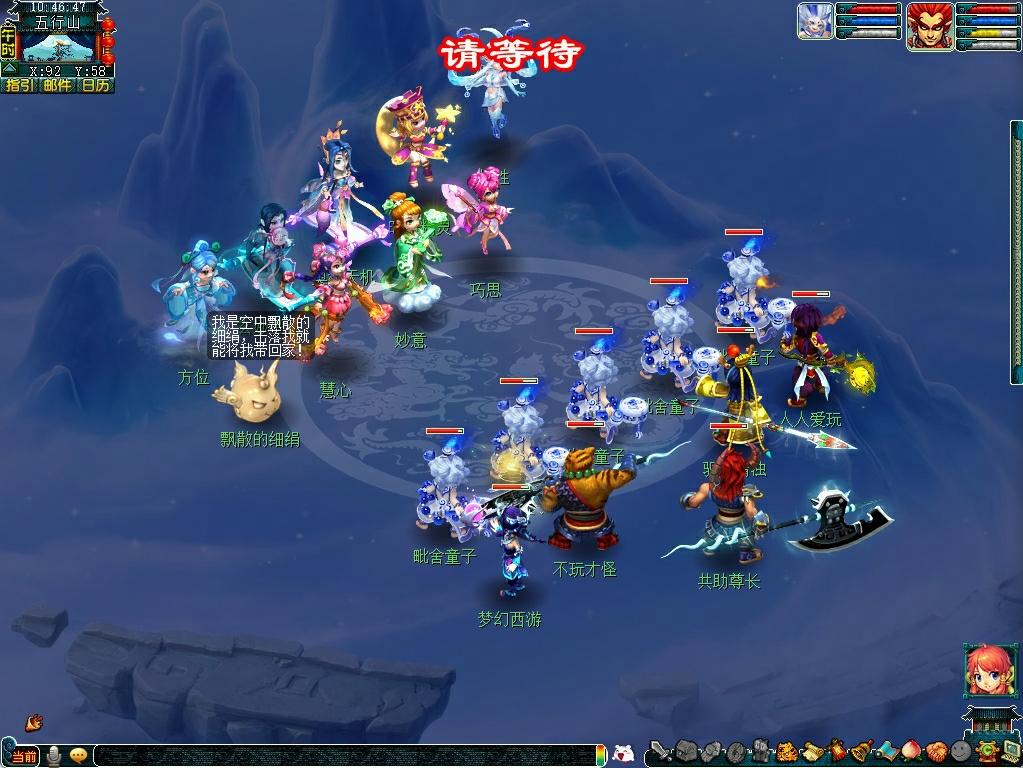Viewport: 1023px width, 768px height.
Task: Open the scroll quest icon
Action: [811, 751]
